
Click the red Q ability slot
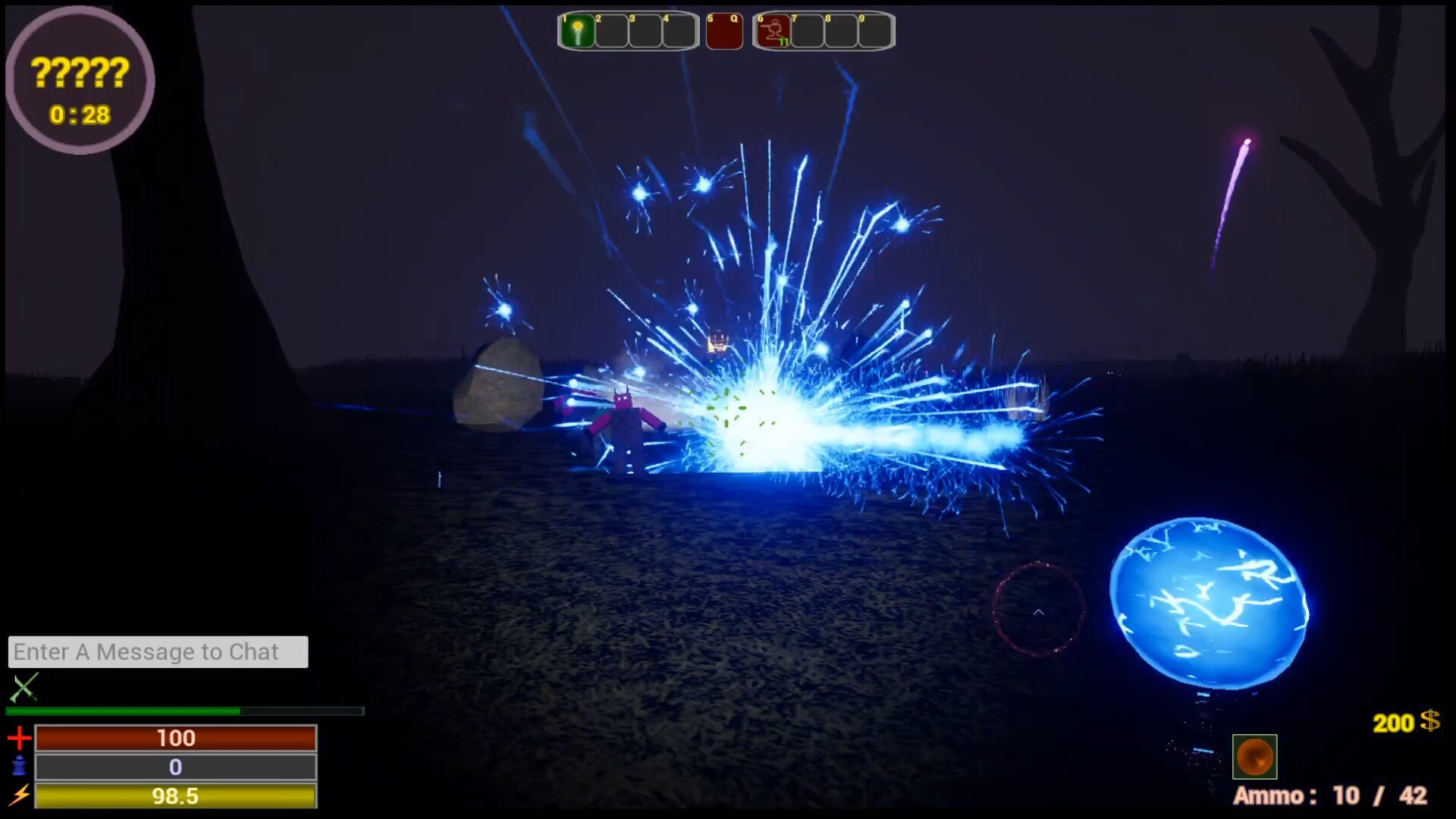tap(724, 31)
